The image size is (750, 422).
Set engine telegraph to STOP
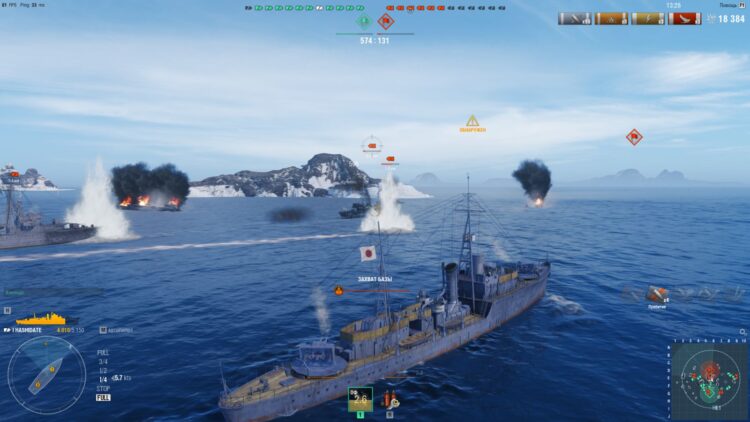pyautogui.click(x=103, y=387)
